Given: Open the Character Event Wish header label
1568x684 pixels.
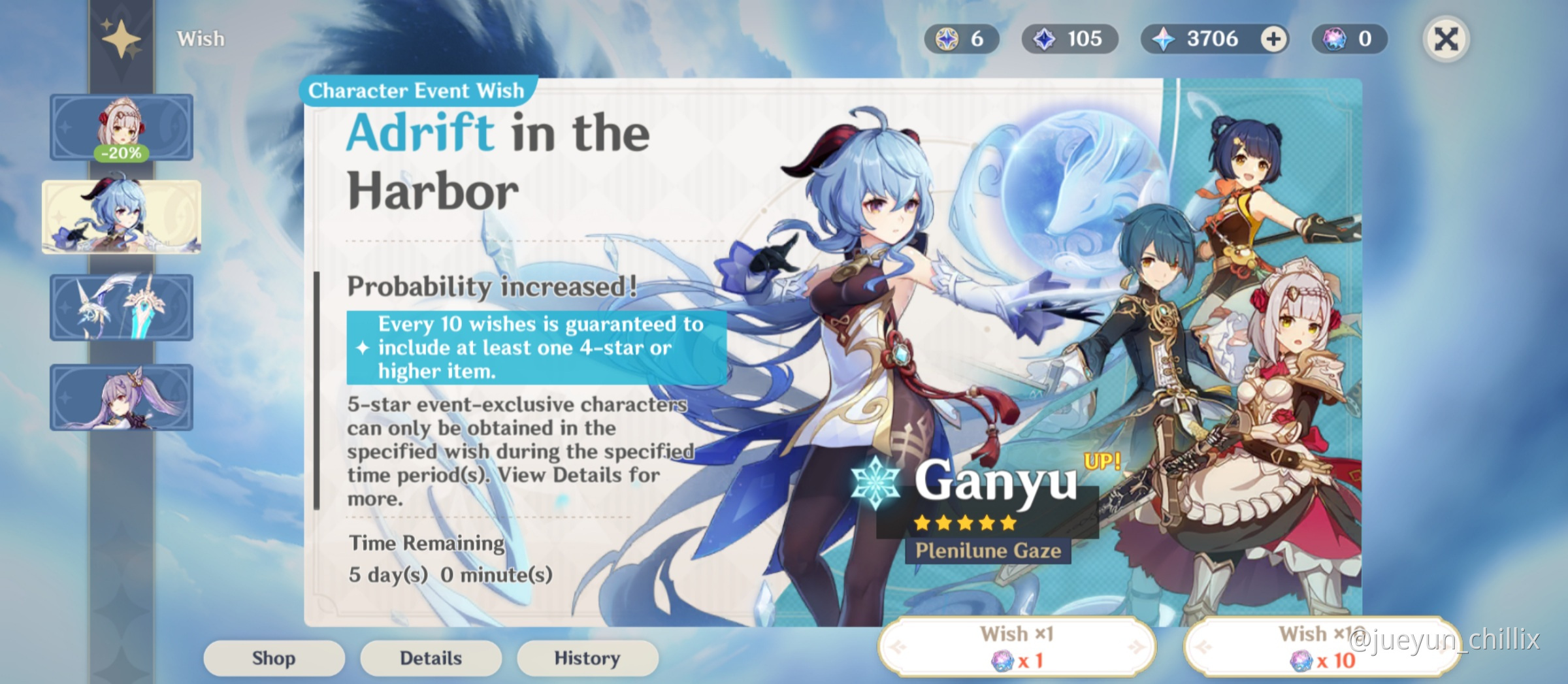Looking at the screenshot, I should [416, 90].
